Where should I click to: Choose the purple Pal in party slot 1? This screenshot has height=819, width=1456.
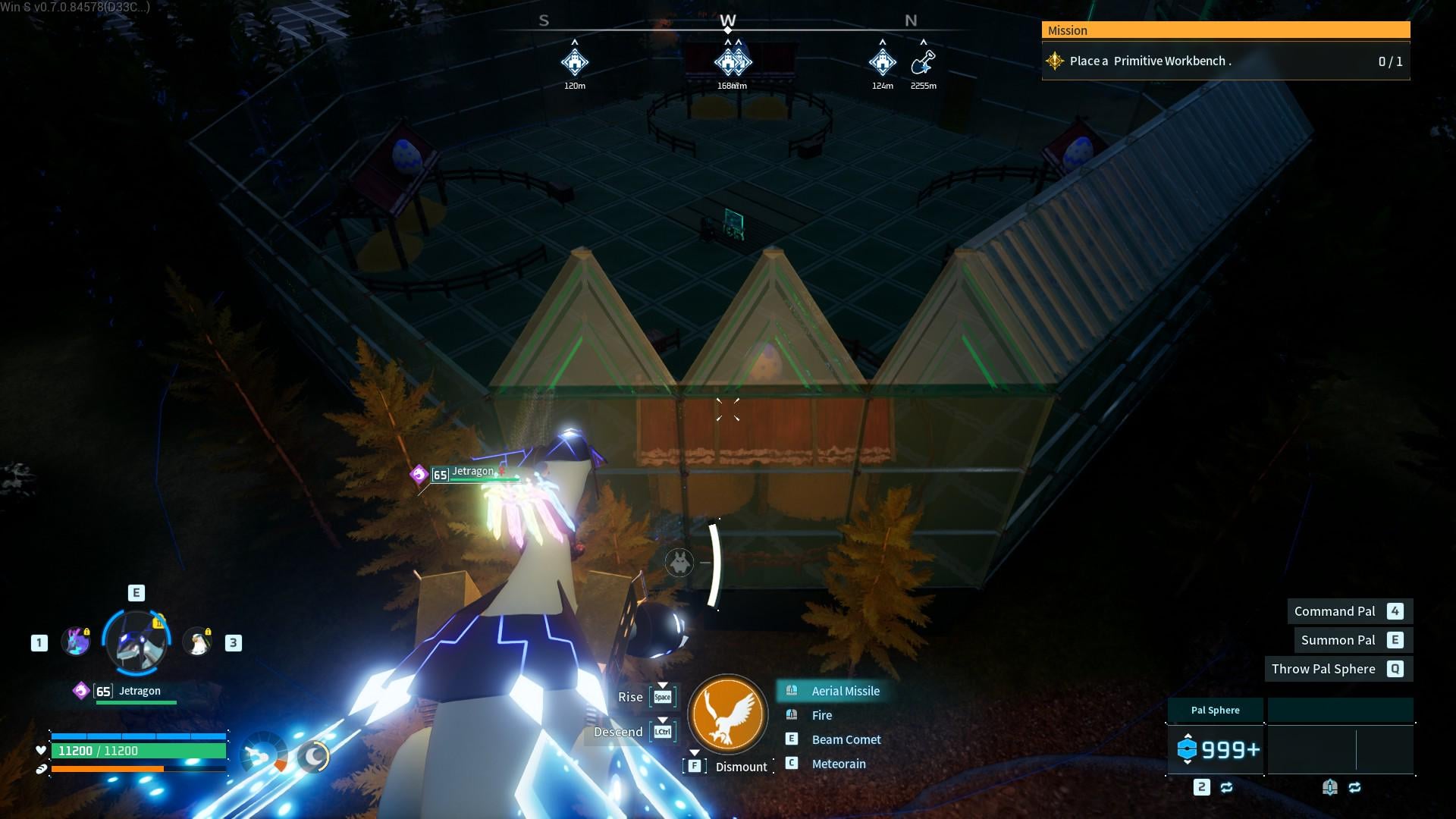76,642
